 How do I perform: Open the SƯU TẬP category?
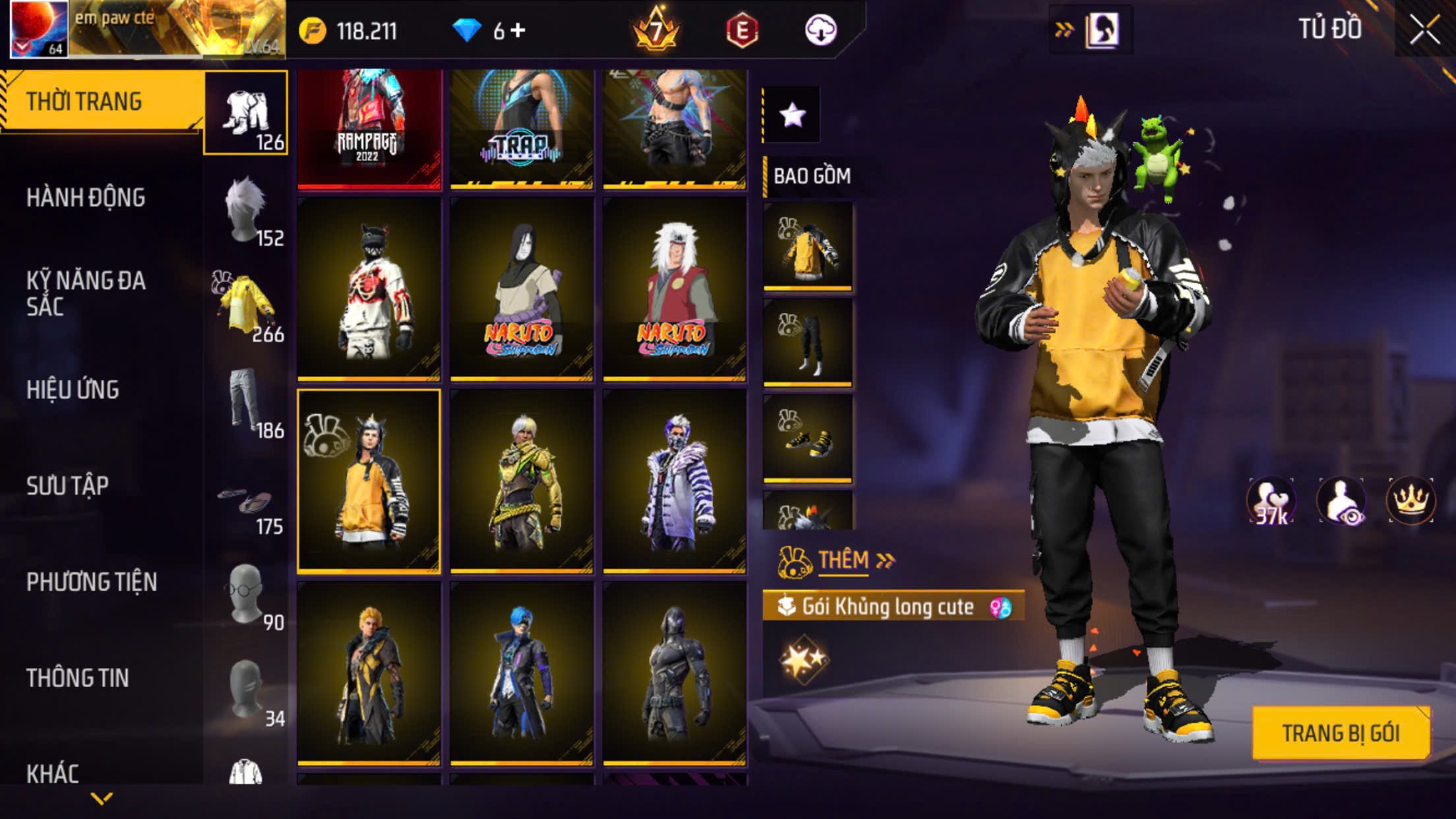[67, 486]
